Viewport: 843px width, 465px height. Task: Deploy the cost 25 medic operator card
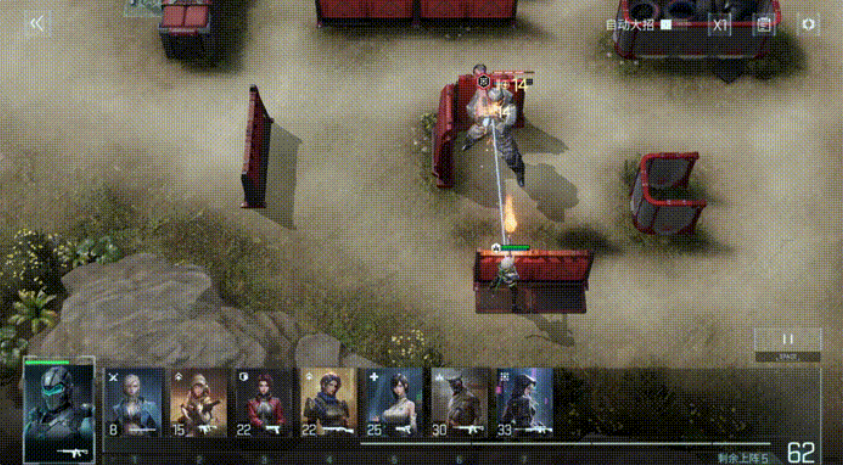[394, 402]
